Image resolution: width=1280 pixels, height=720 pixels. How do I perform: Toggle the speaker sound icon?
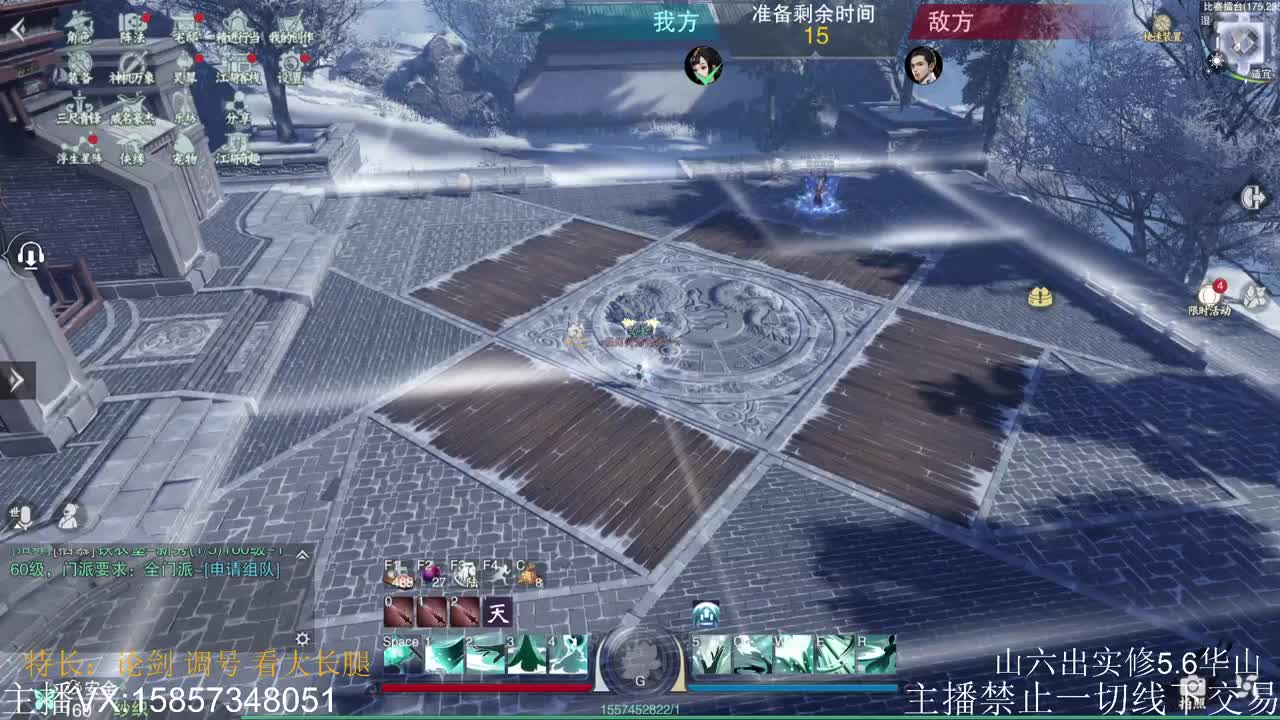coord(31,256)
